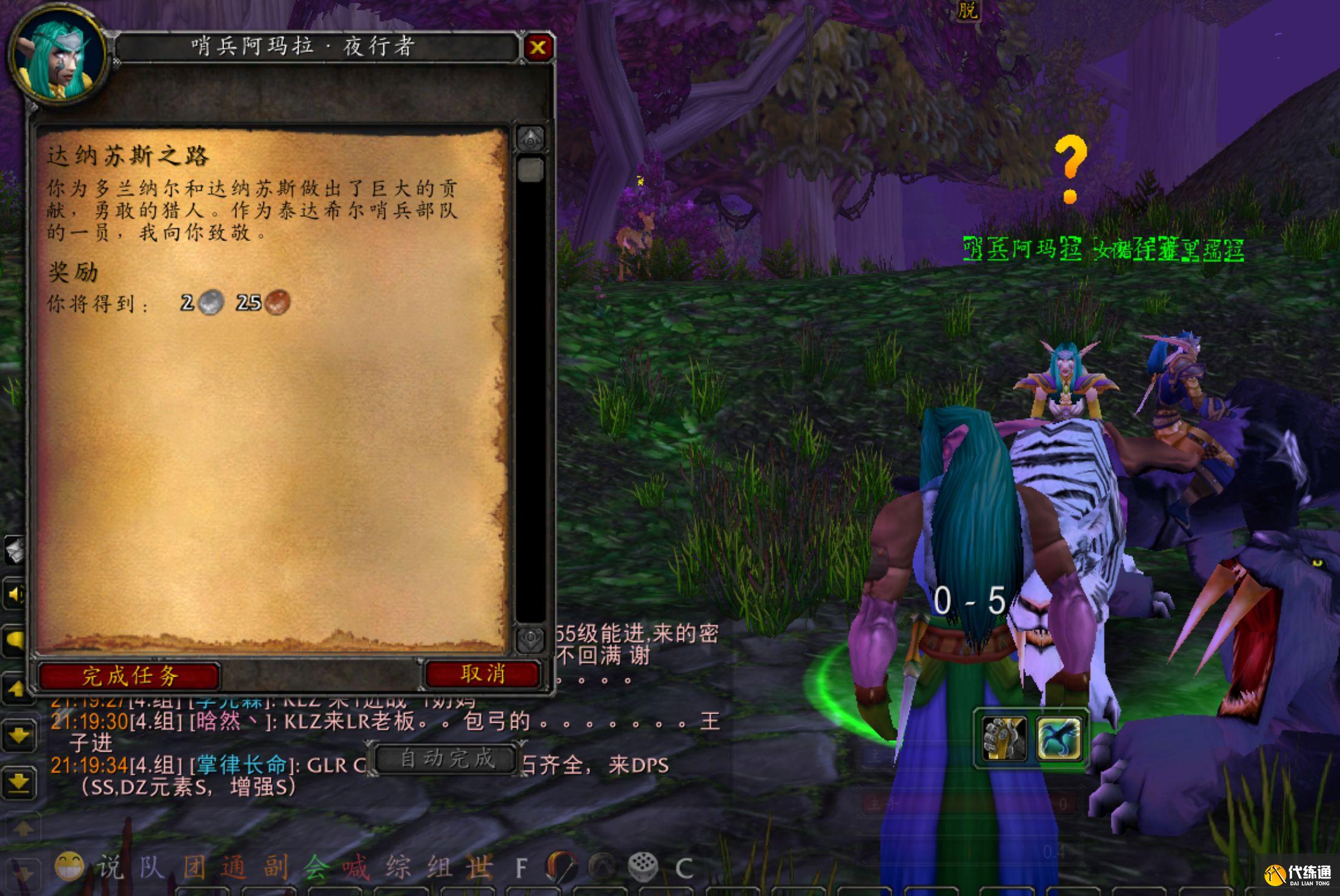Roll the dice icon in the chat bar
Screen dimensions: 1340x896
(x=644, y=866)
